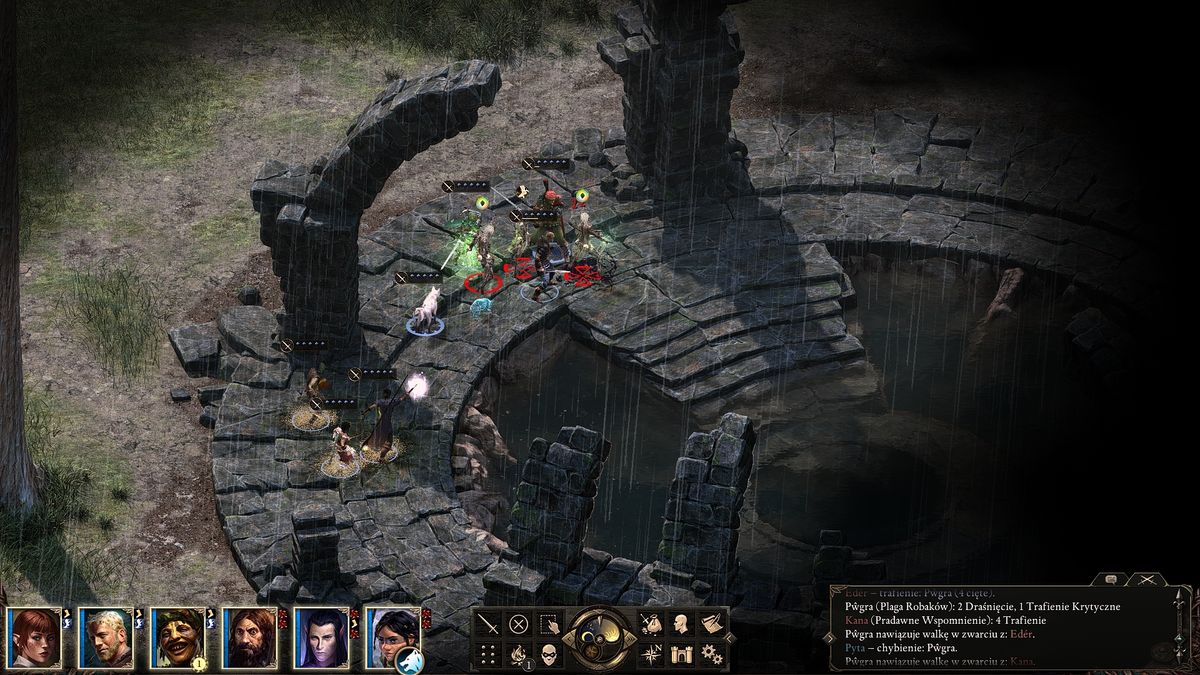Open the options gears icon
Screen dimensions: 1200x675
click(x=711, y=655)
